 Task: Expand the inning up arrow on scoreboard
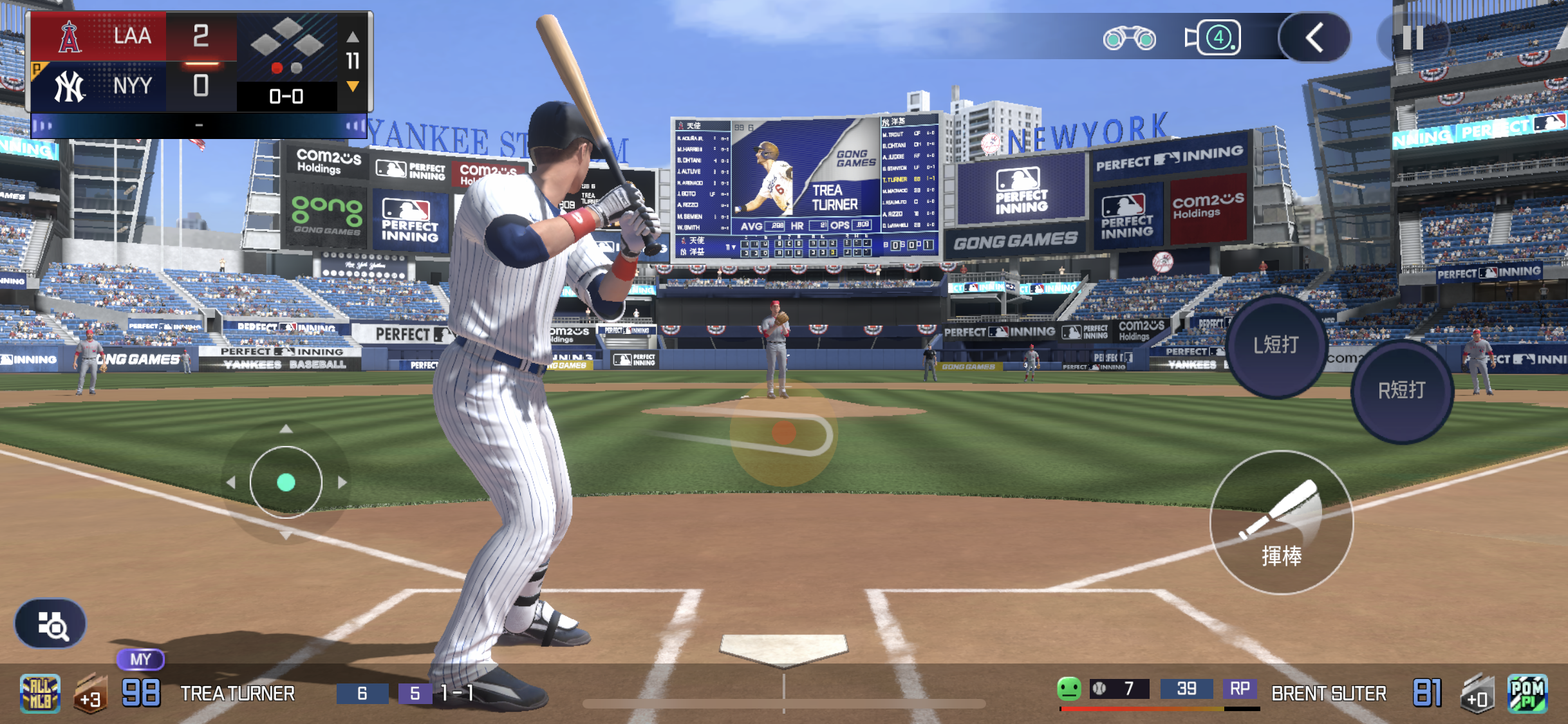pyautogui.click(x=353, y=37)
